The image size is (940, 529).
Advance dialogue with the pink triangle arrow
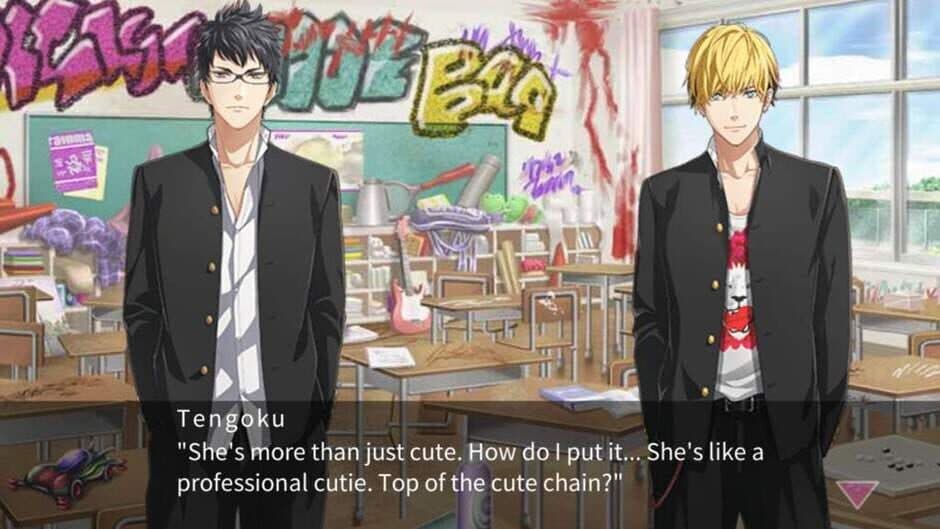tap(857, 492)
